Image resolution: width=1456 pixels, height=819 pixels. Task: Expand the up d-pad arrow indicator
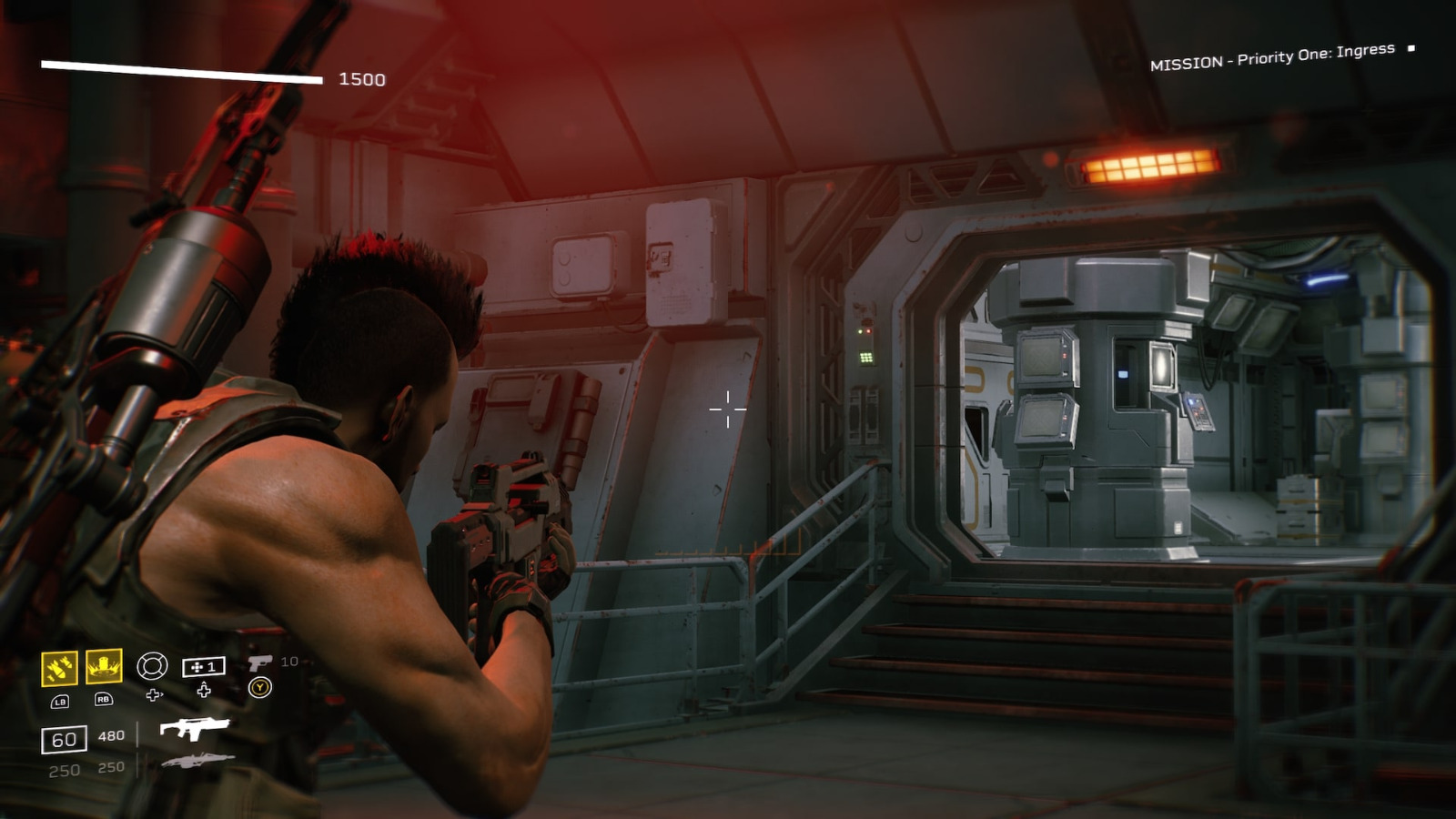click(x=203, y=690)
